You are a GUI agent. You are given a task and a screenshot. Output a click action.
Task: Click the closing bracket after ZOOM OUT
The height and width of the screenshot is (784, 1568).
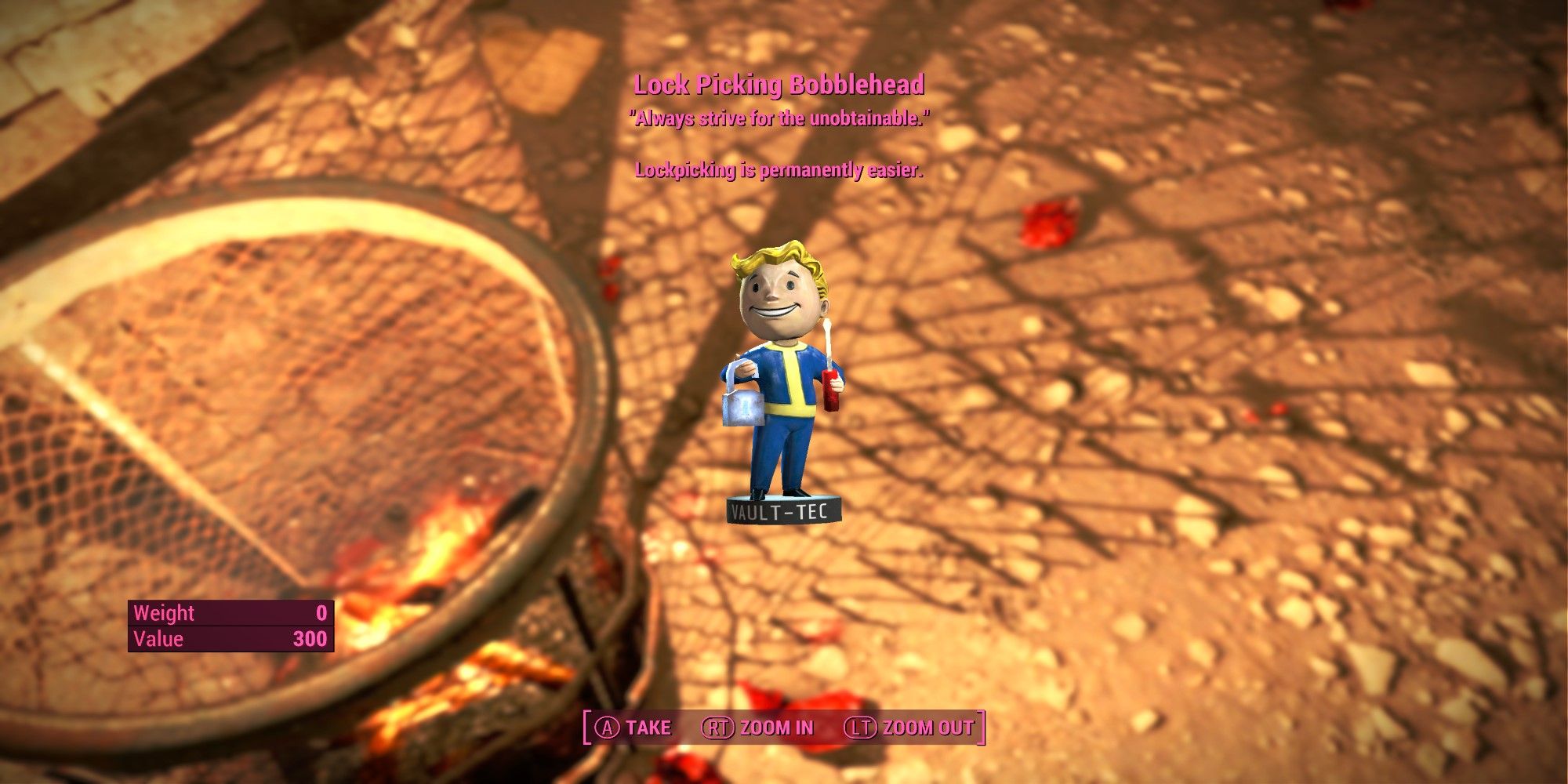click(981, 727)
